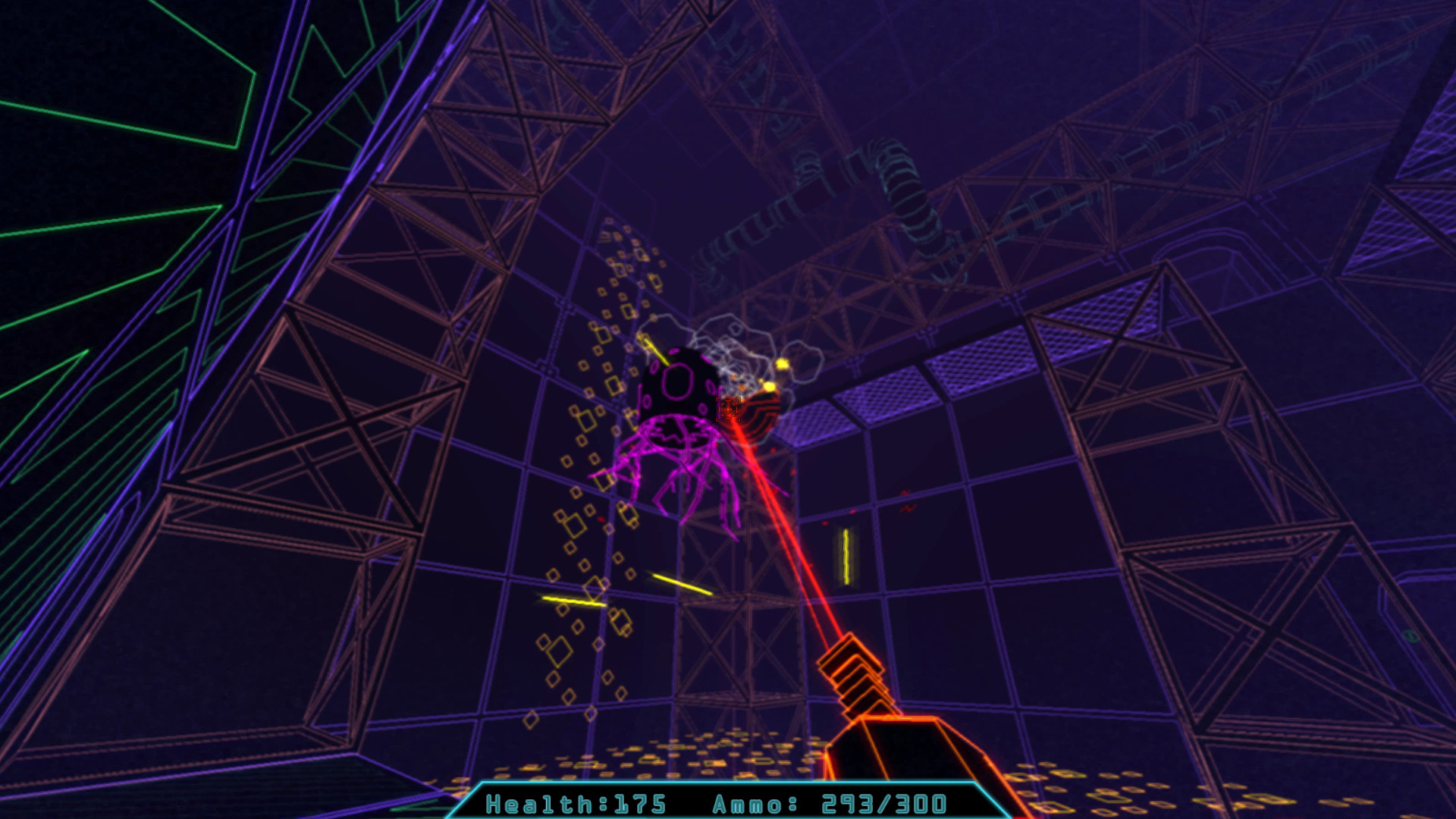The image size is (1456, 819).
Task: Click the teal coiled pipe on the ceiling
Action: (x=902, y=182)
